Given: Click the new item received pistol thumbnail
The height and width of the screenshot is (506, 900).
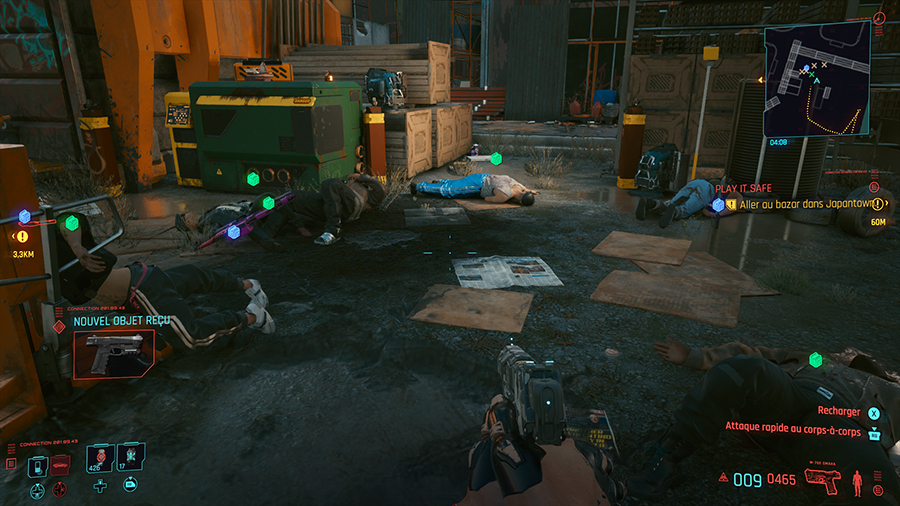Looking at the screenshot, I should (x=114, y=353).
